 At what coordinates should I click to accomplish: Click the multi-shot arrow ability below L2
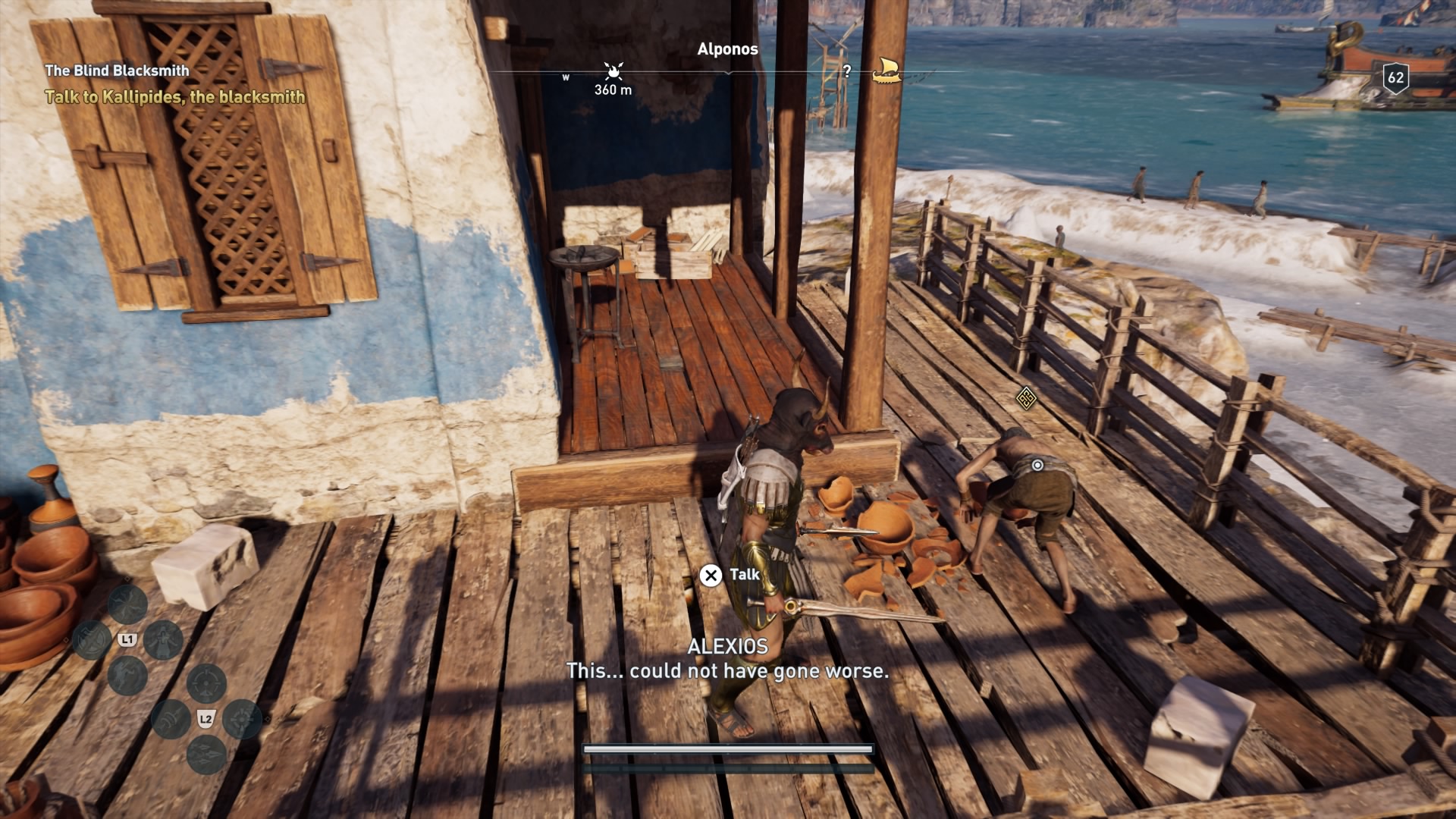206,753
